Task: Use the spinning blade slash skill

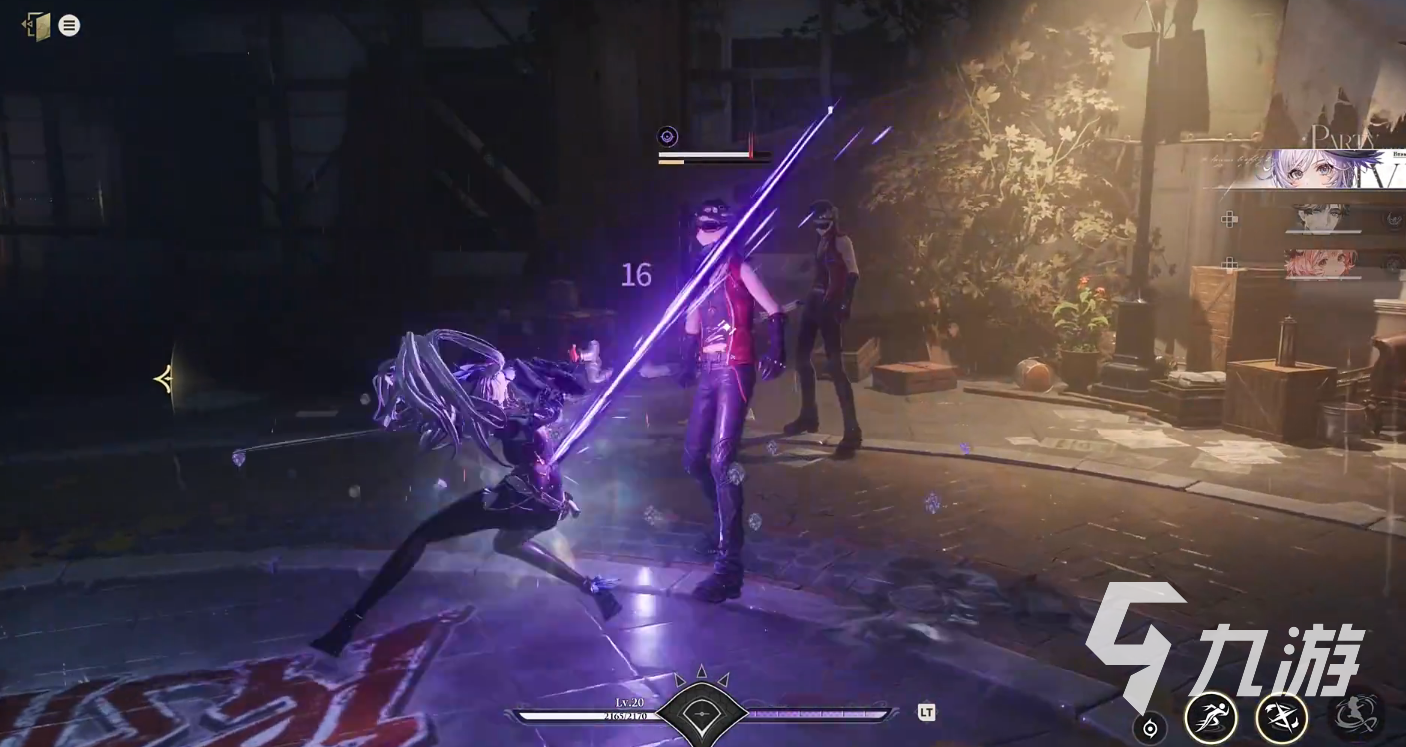Action: 1282,716
